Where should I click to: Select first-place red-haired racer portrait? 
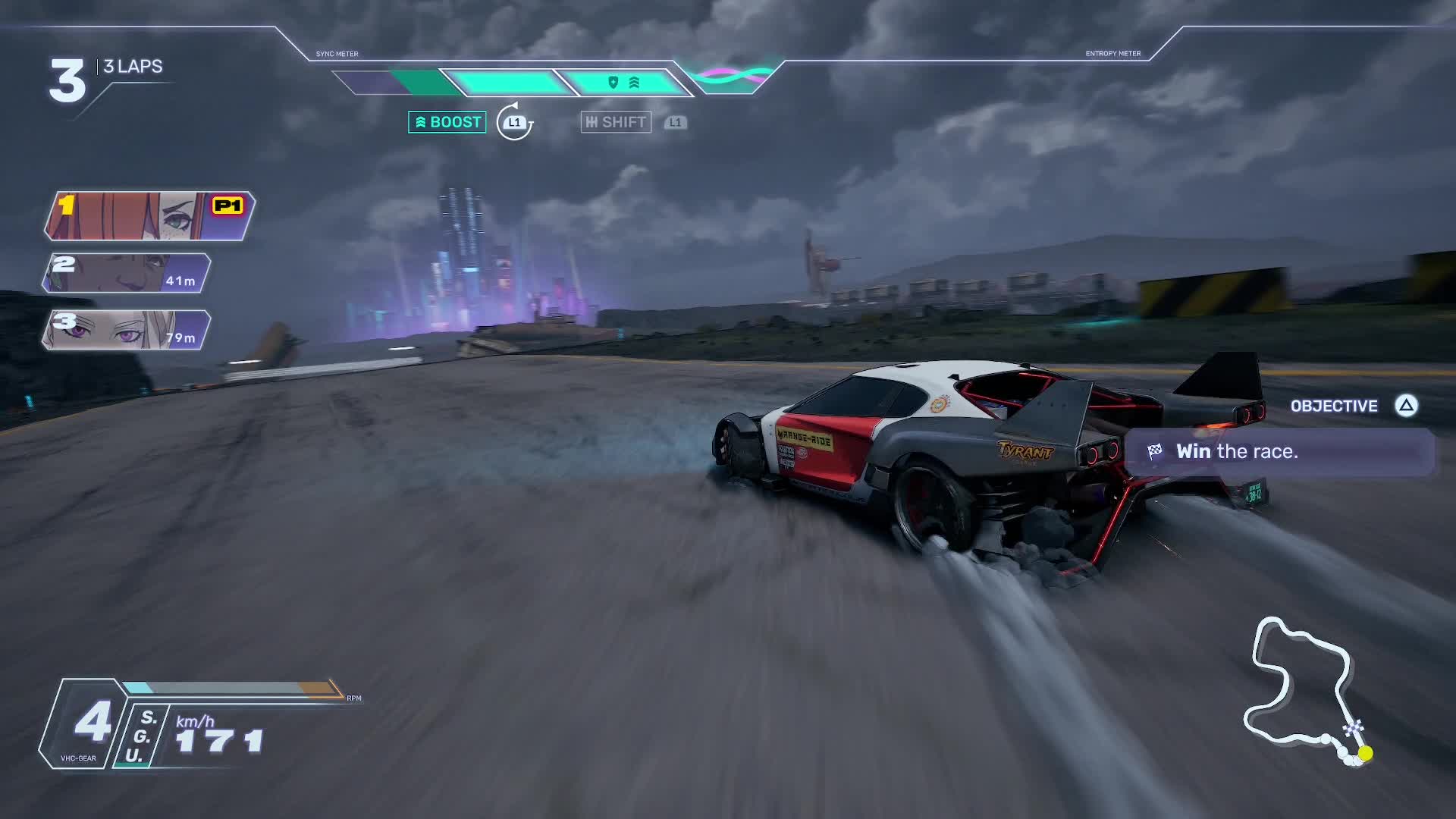(x=149, y=215)
